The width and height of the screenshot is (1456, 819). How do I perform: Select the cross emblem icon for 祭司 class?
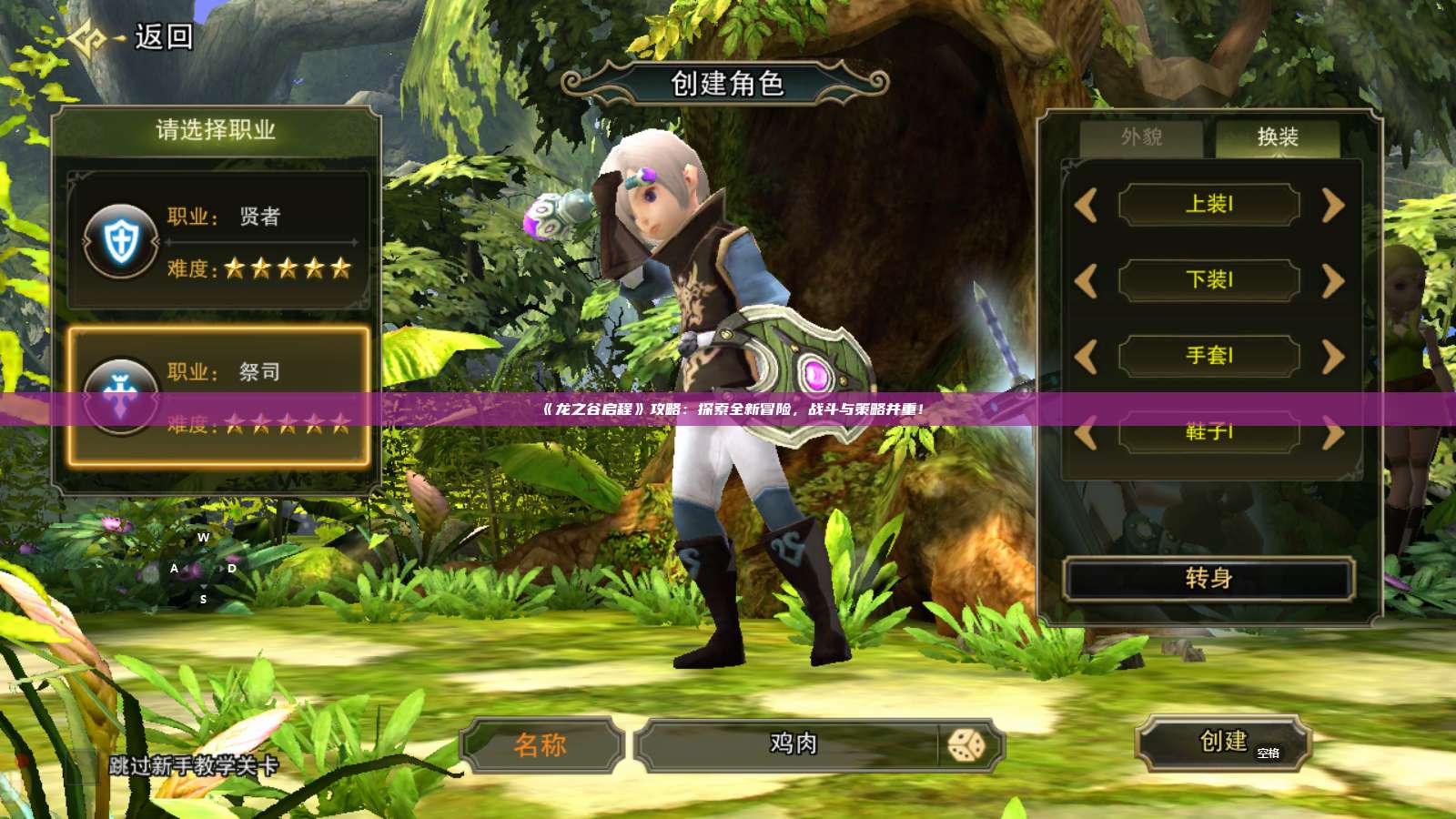(122, 395)
